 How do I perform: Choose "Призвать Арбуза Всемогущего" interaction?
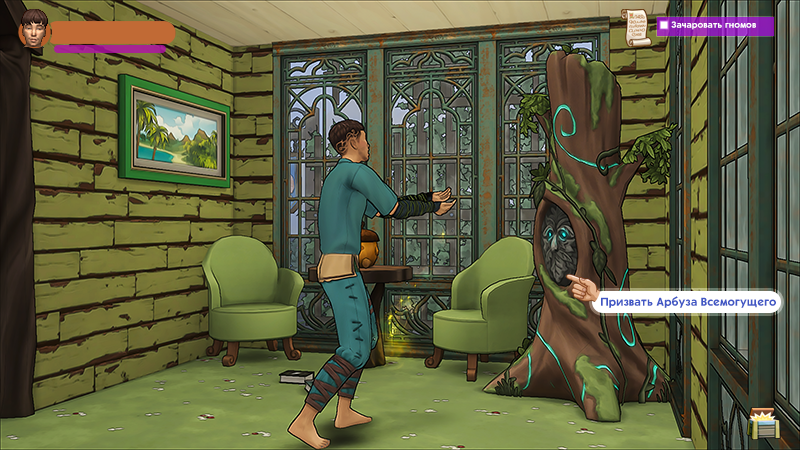[689, 301]
